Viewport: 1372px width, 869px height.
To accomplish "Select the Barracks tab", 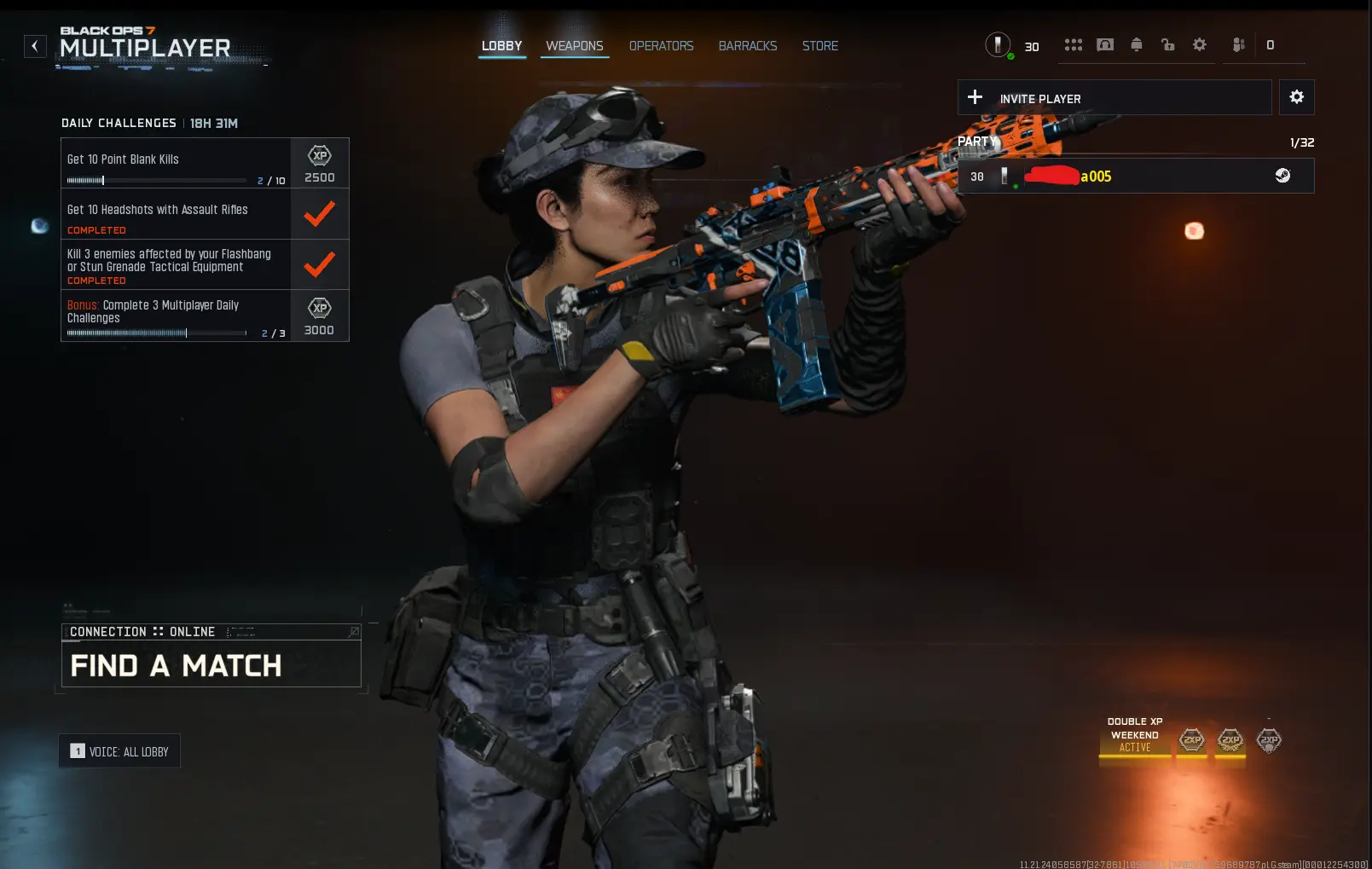I will click(x=747, y=46).
